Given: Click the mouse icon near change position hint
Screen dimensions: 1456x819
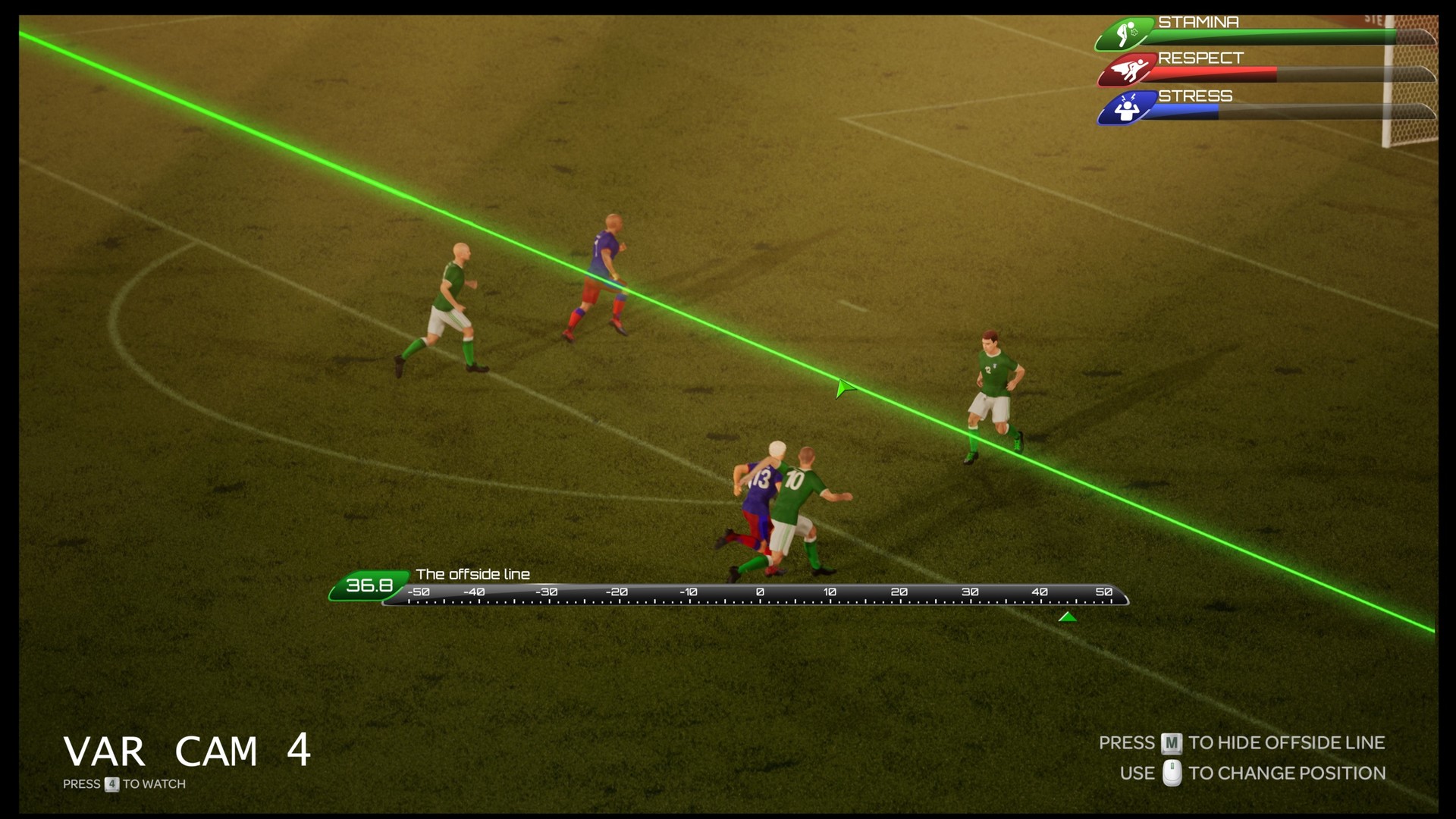Looking at the screenshot, I should tap(1172, 773).
